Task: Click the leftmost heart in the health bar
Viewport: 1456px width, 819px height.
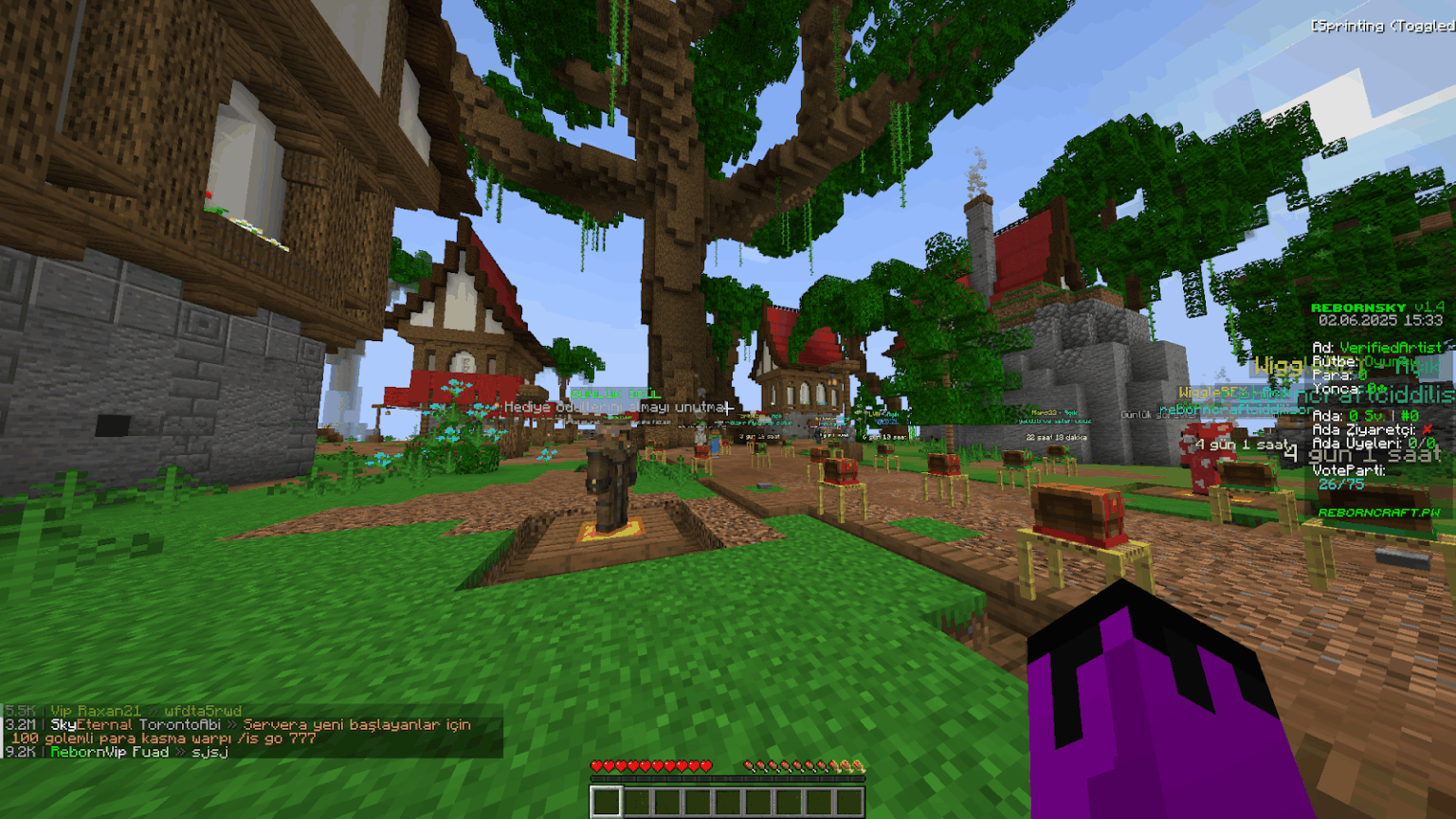Action: click(596, 763)
